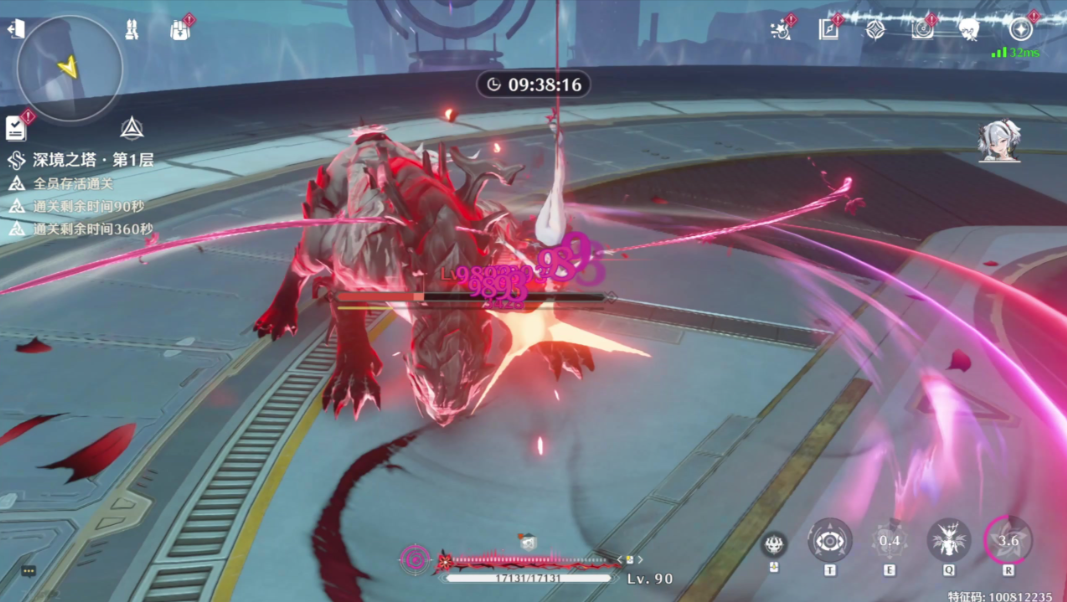Use the R ultimate showing 3.6 cooldown
Viewport: 1067px width, 602px height.
coord(1008,541)
